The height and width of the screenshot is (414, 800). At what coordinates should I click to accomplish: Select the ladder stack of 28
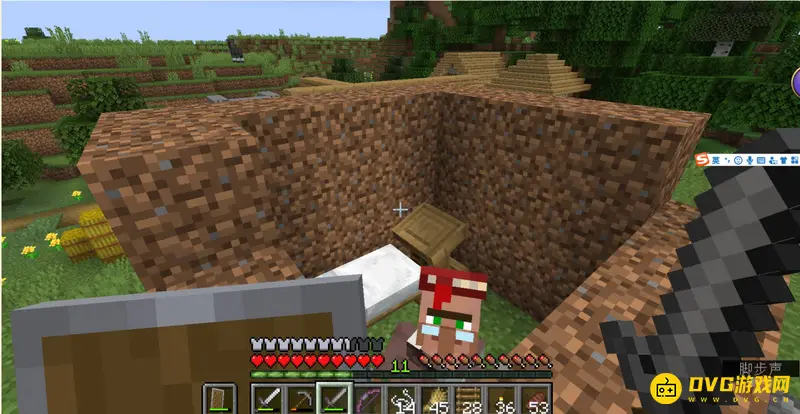470,400
